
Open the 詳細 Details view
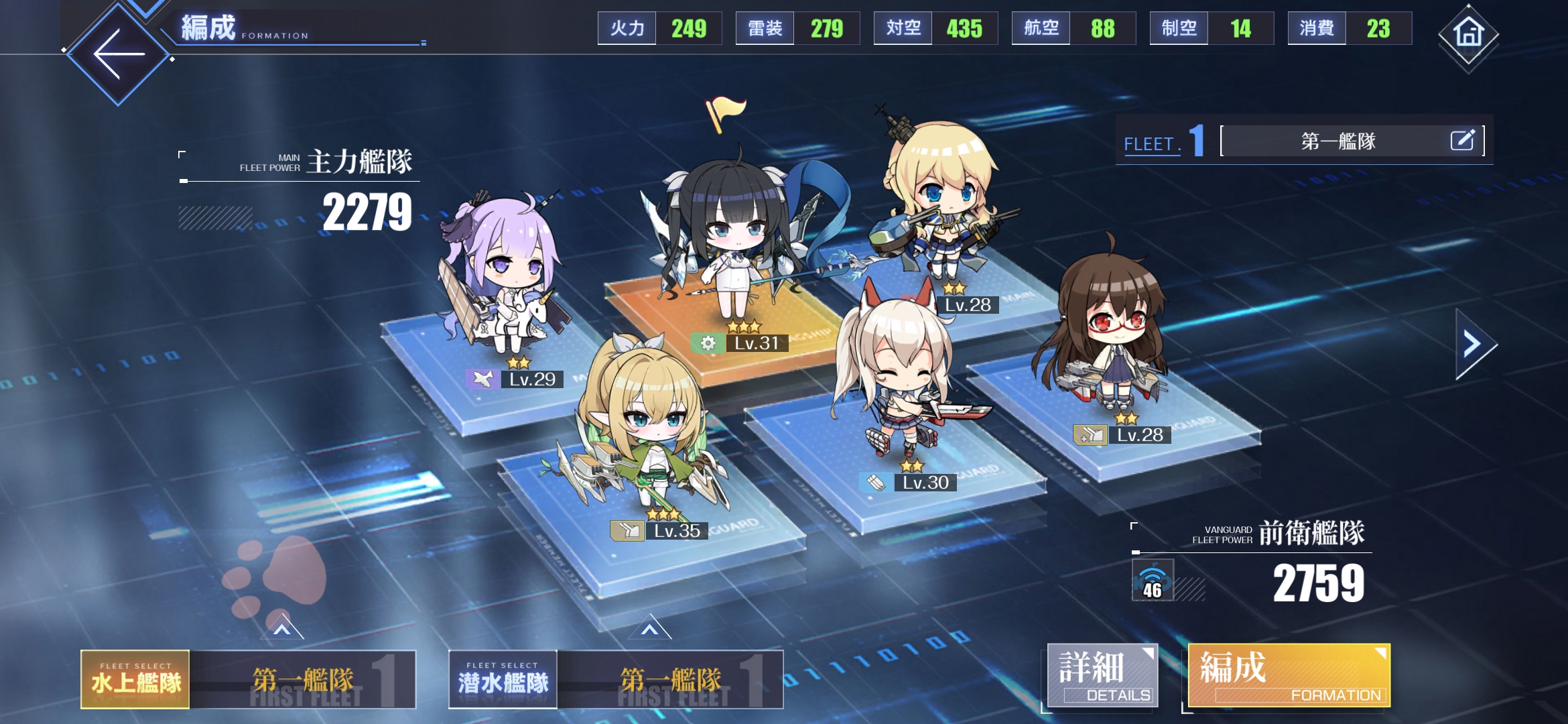tap(1102, 676)
